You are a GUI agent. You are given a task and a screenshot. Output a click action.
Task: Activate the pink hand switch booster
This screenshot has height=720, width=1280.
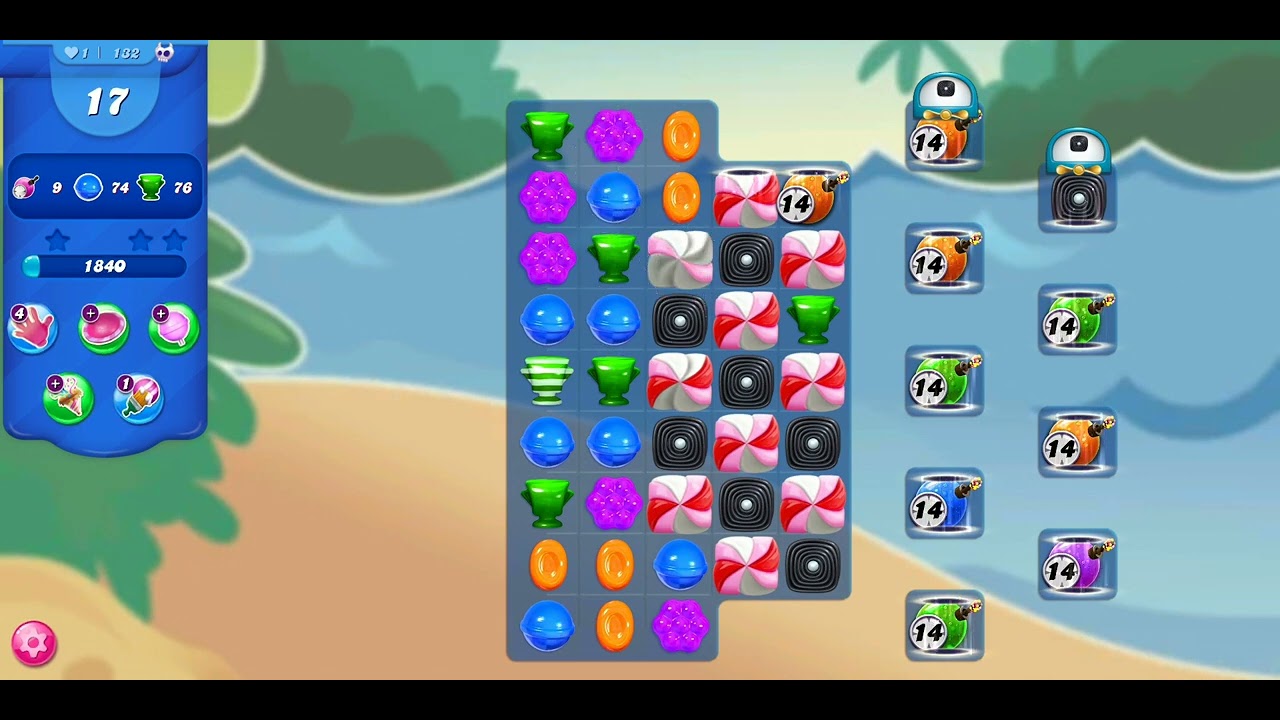click(x=32, y=329)
